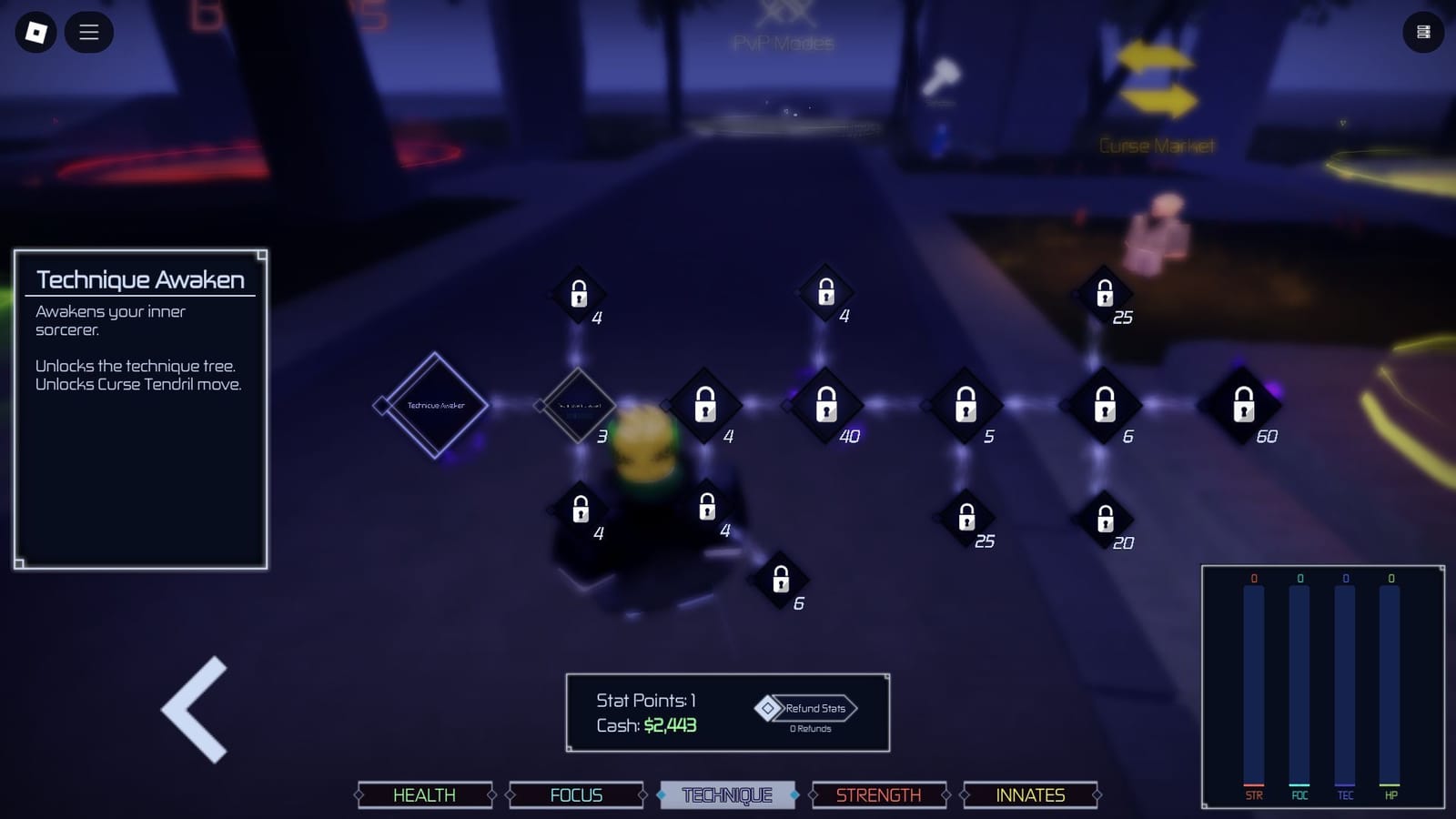Click the icon in the top right corner
This screenshot has width=1456, height=819.
tap(1424, 32)
